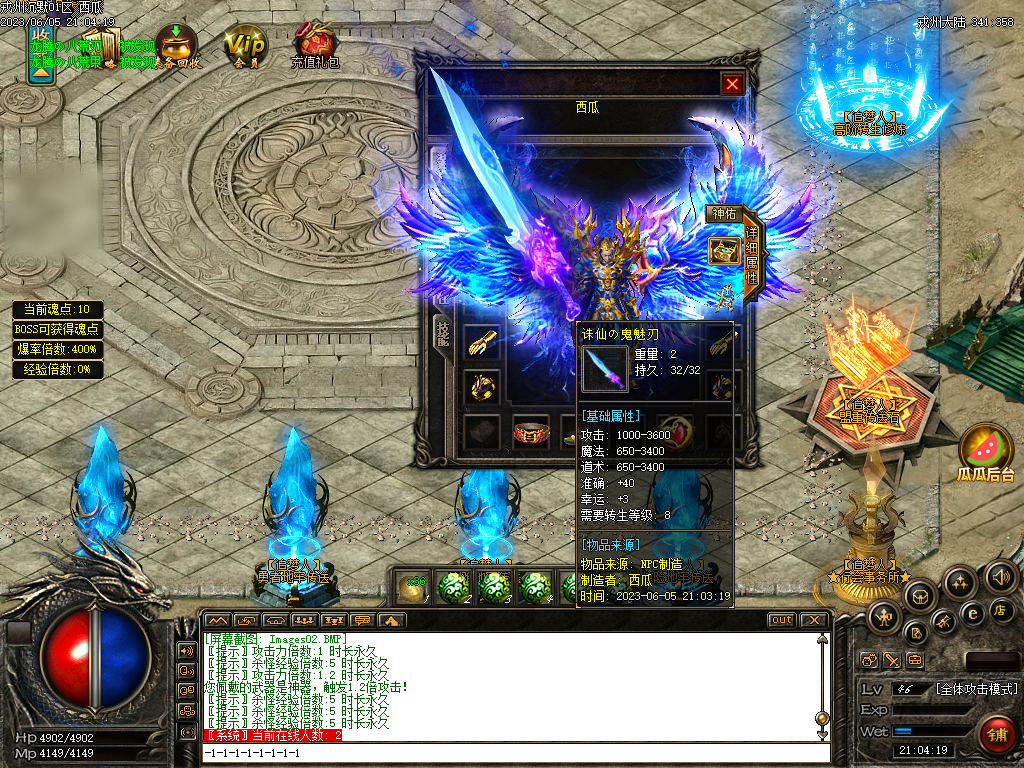Image resolution: width=1024 pixels, height=768 pixels.
Task: Select the left bracelet equipment slot
Action: [481, 343]
